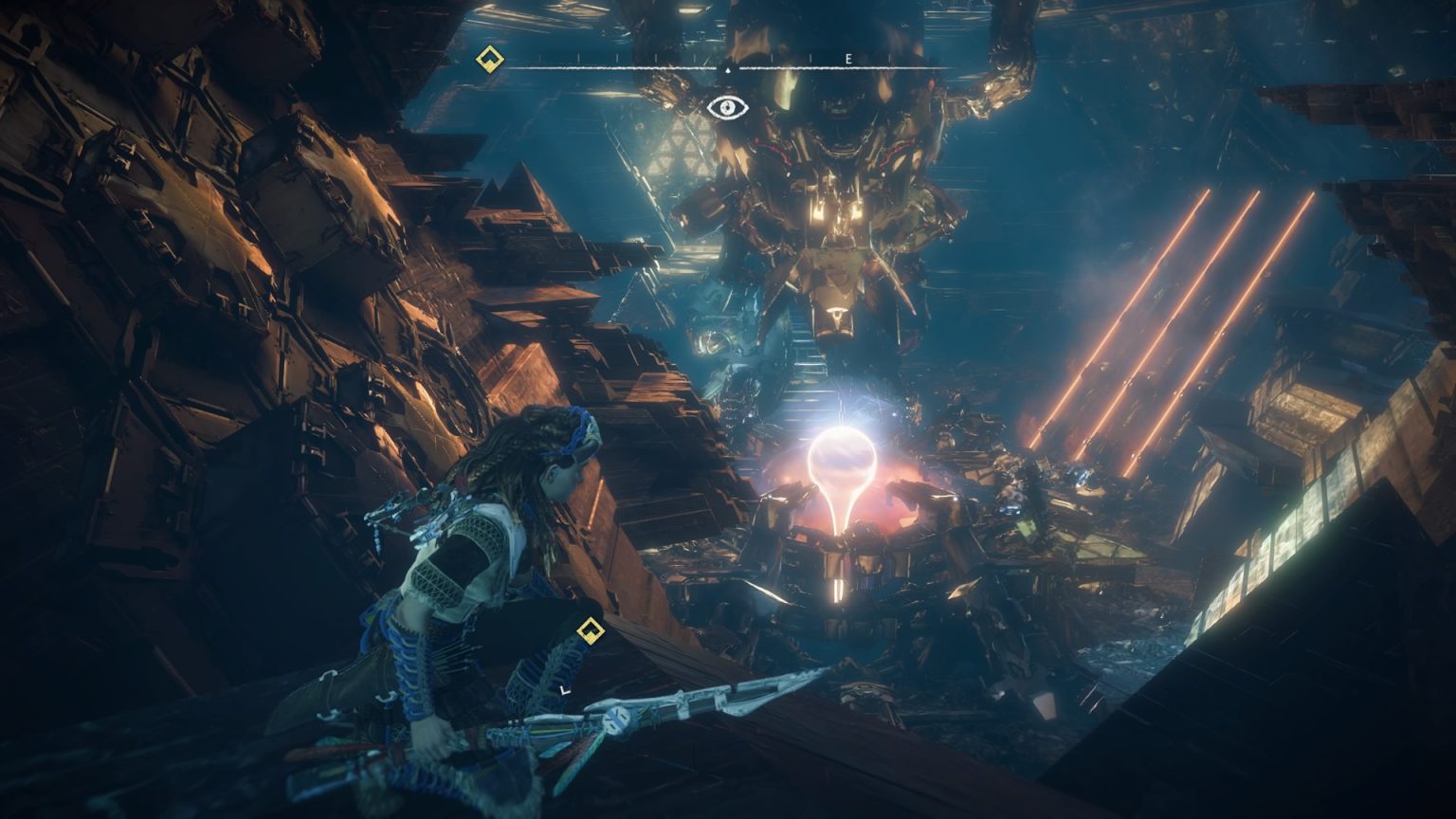Click the center pointer tick on the compass
1456x819 pixels.
tap(726, 70)
